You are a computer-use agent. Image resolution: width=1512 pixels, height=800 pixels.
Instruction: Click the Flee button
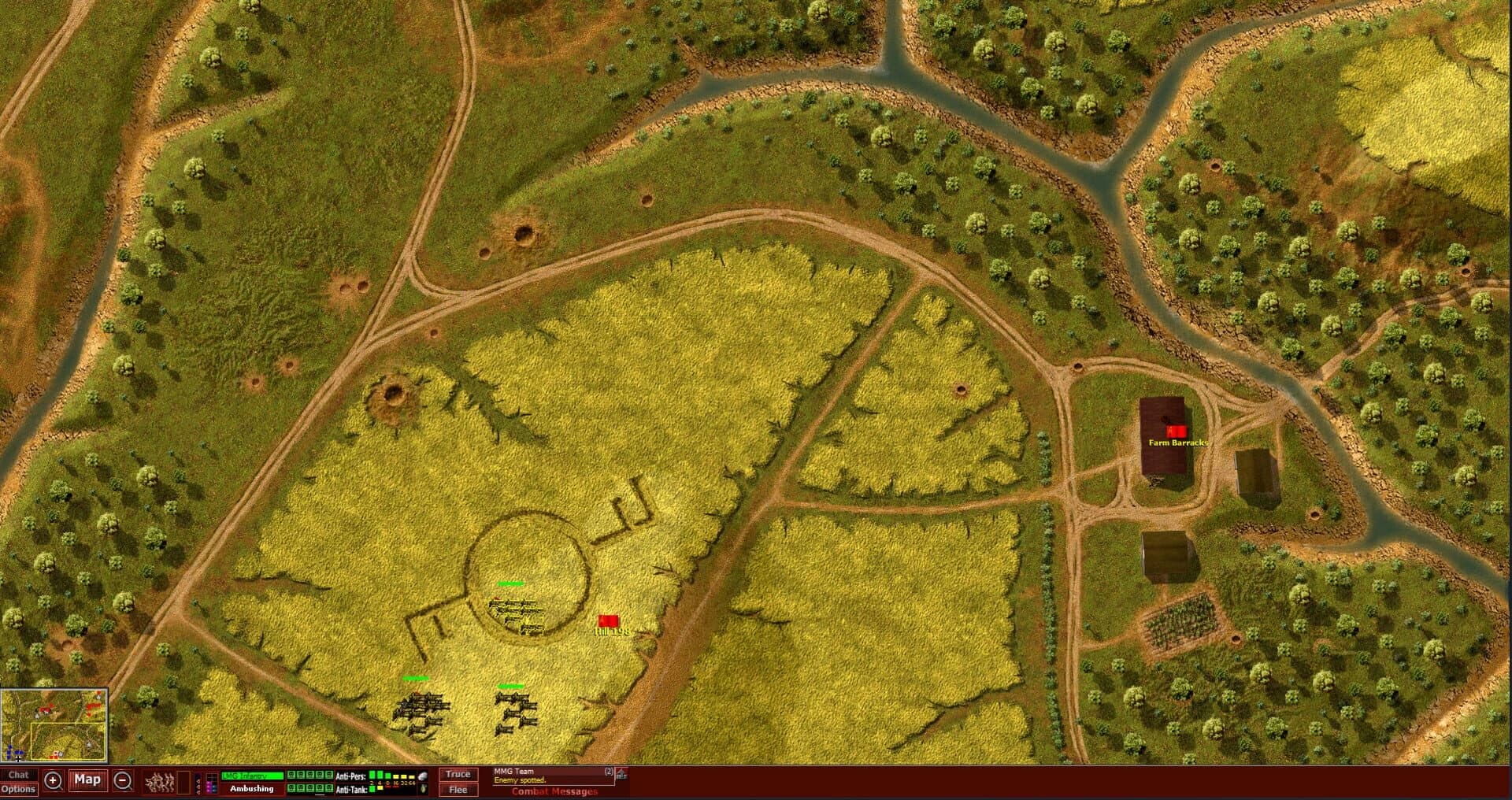(x=458, y=789)
